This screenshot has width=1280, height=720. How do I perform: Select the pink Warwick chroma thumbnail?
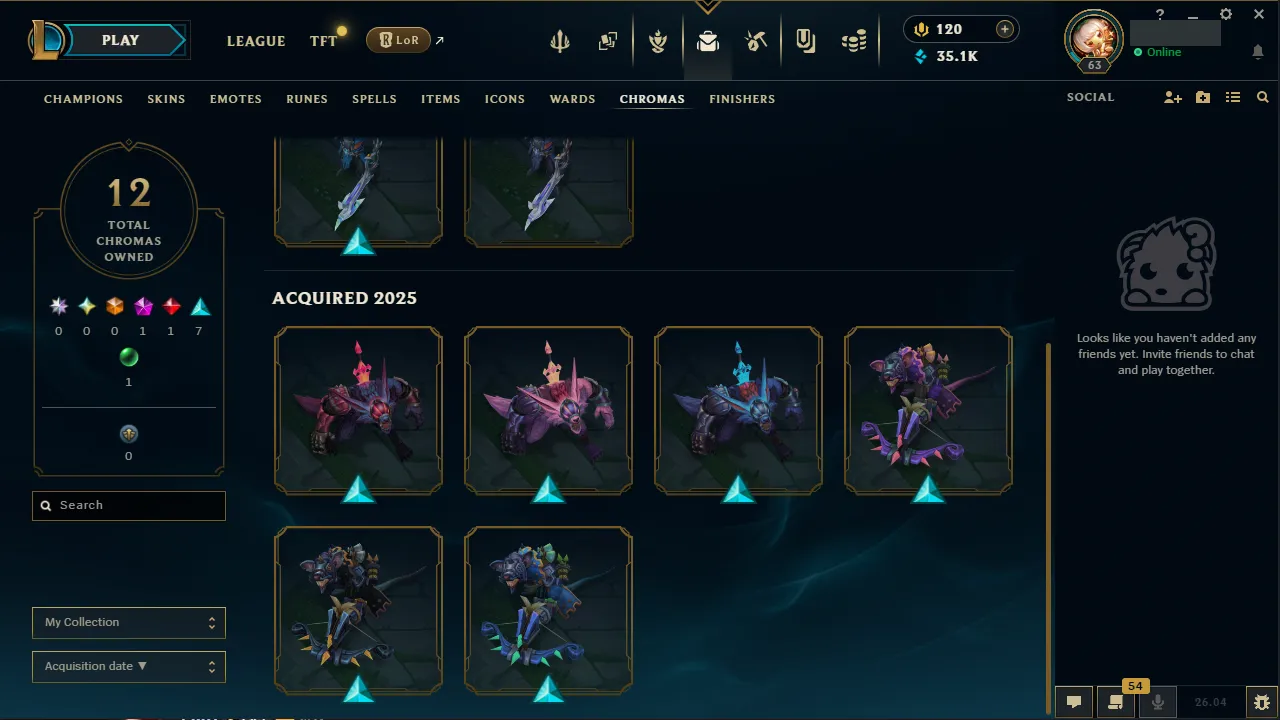[x=548, y=410]
